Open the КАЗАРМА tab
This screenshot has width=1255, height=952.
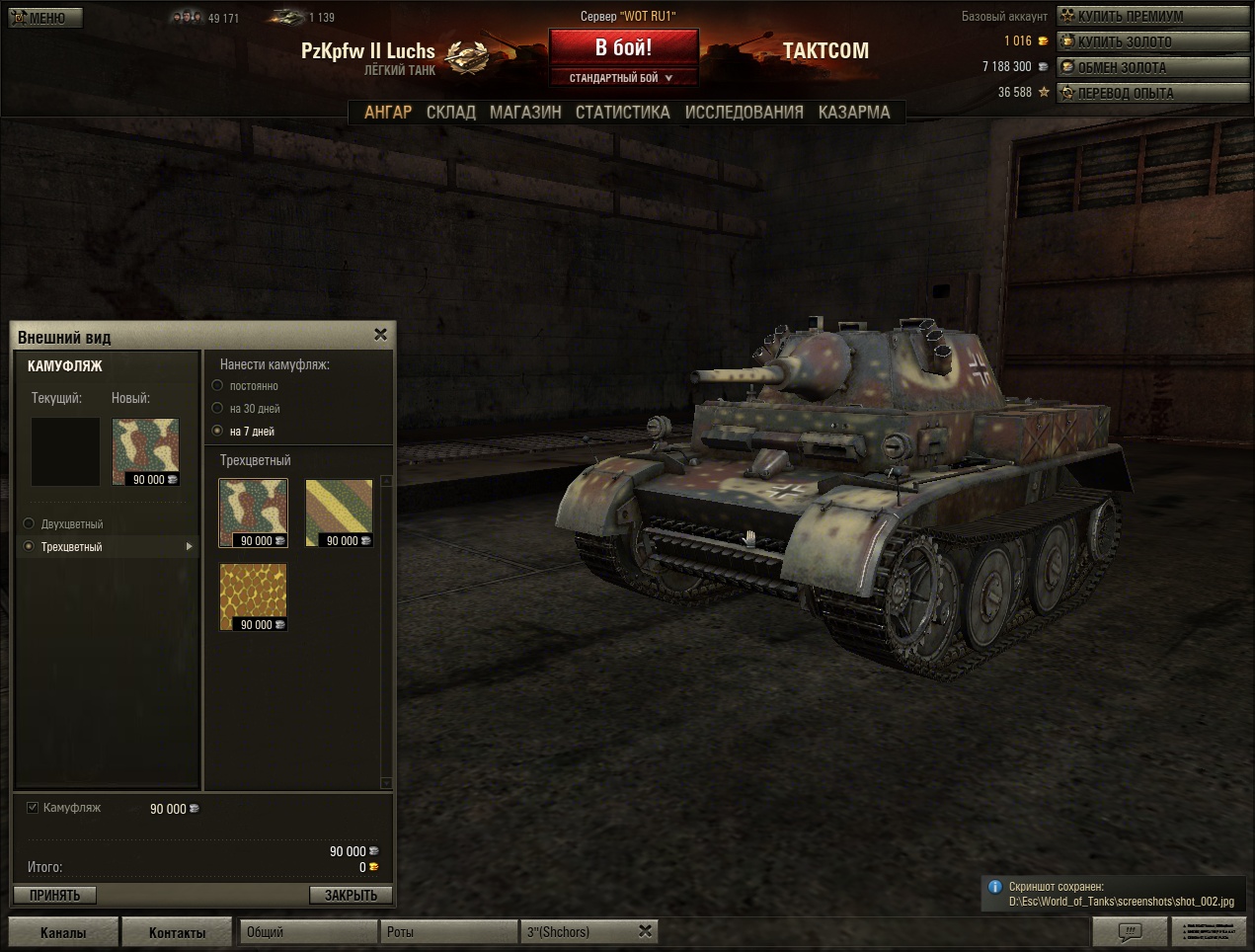click(854, 113)
